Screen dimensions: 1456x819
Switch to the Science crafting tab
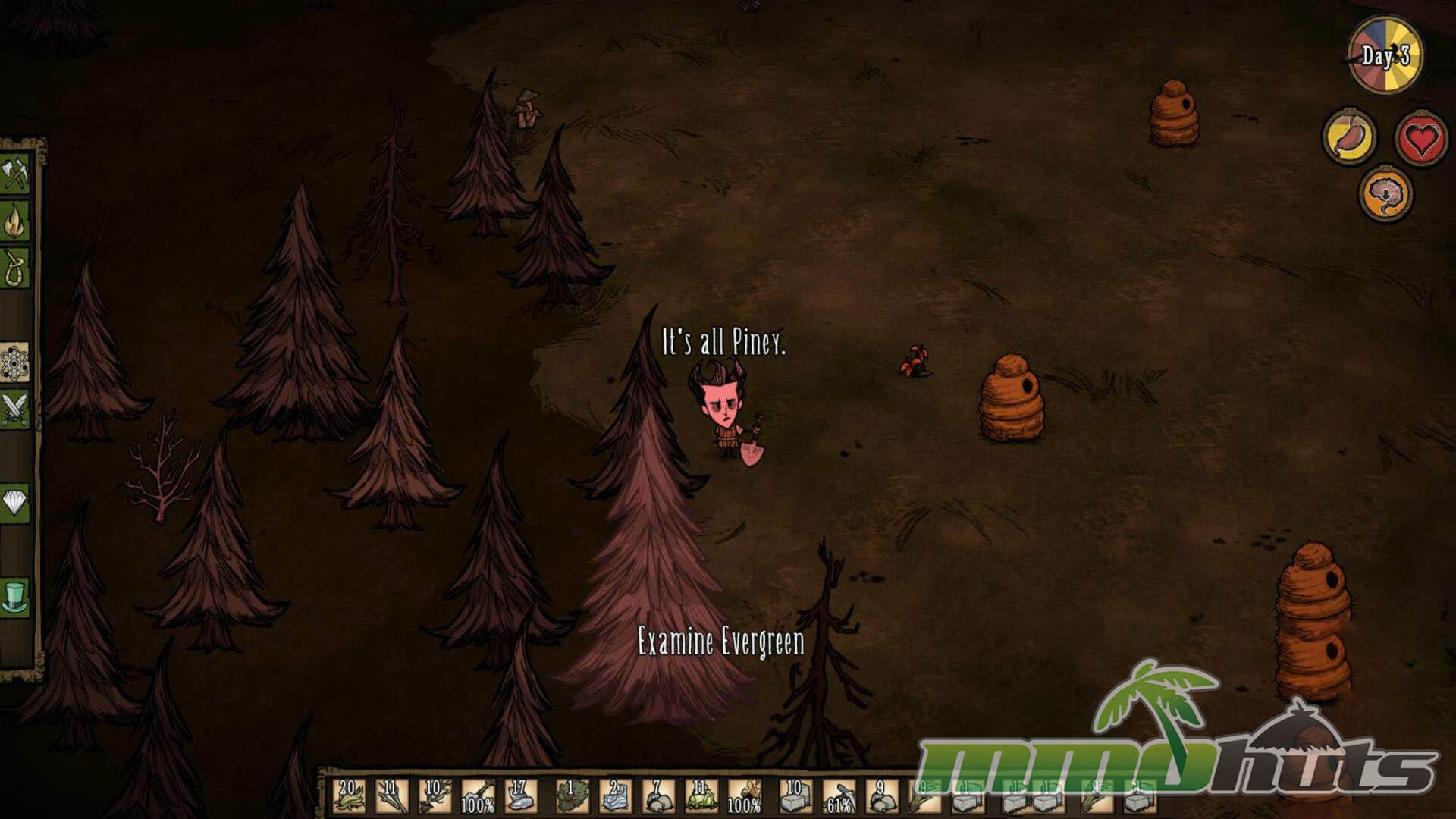[15, 362]
